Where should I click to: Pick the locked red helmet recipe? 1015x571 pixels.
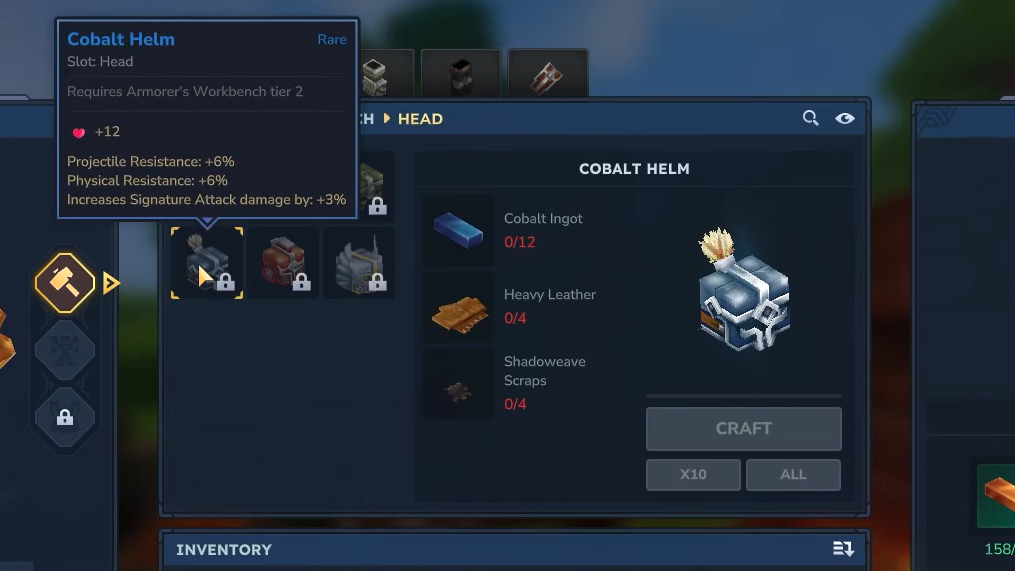tap(283, 263)
